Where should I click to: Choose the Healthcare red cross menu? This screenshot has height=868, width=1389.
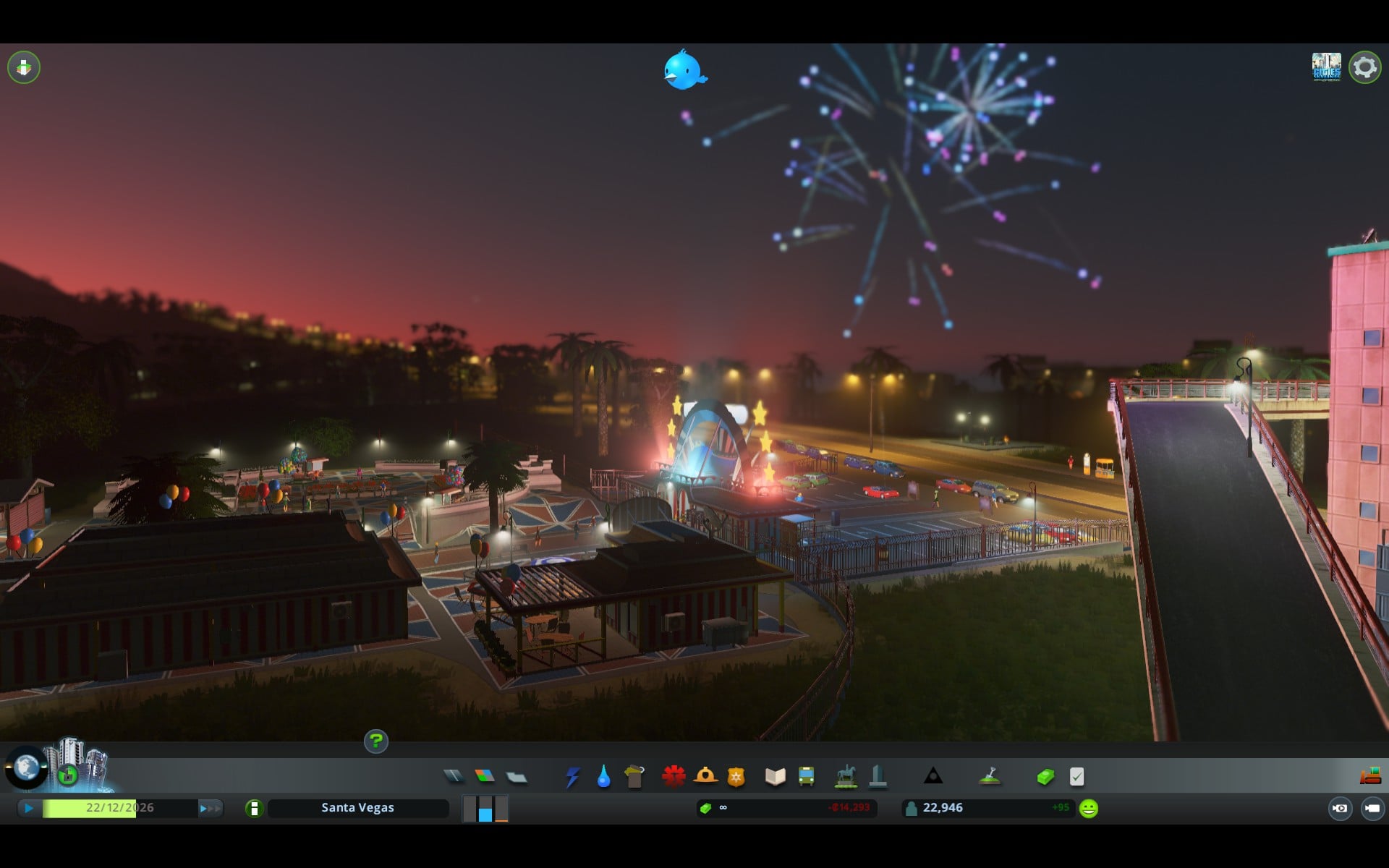tap(674, 776)
